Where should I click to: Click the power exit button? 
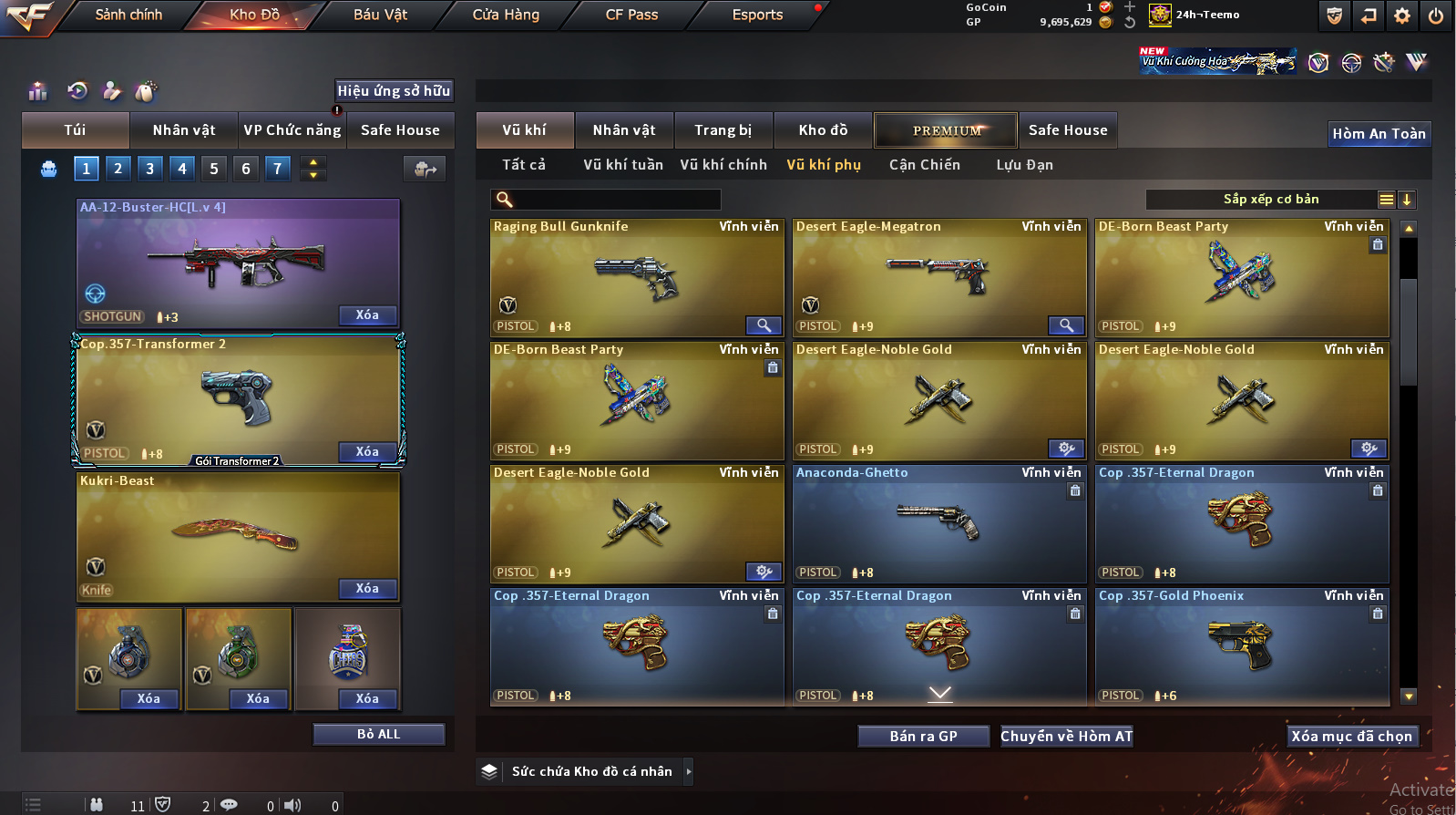pyautogui.click(x=1436, y=15)
